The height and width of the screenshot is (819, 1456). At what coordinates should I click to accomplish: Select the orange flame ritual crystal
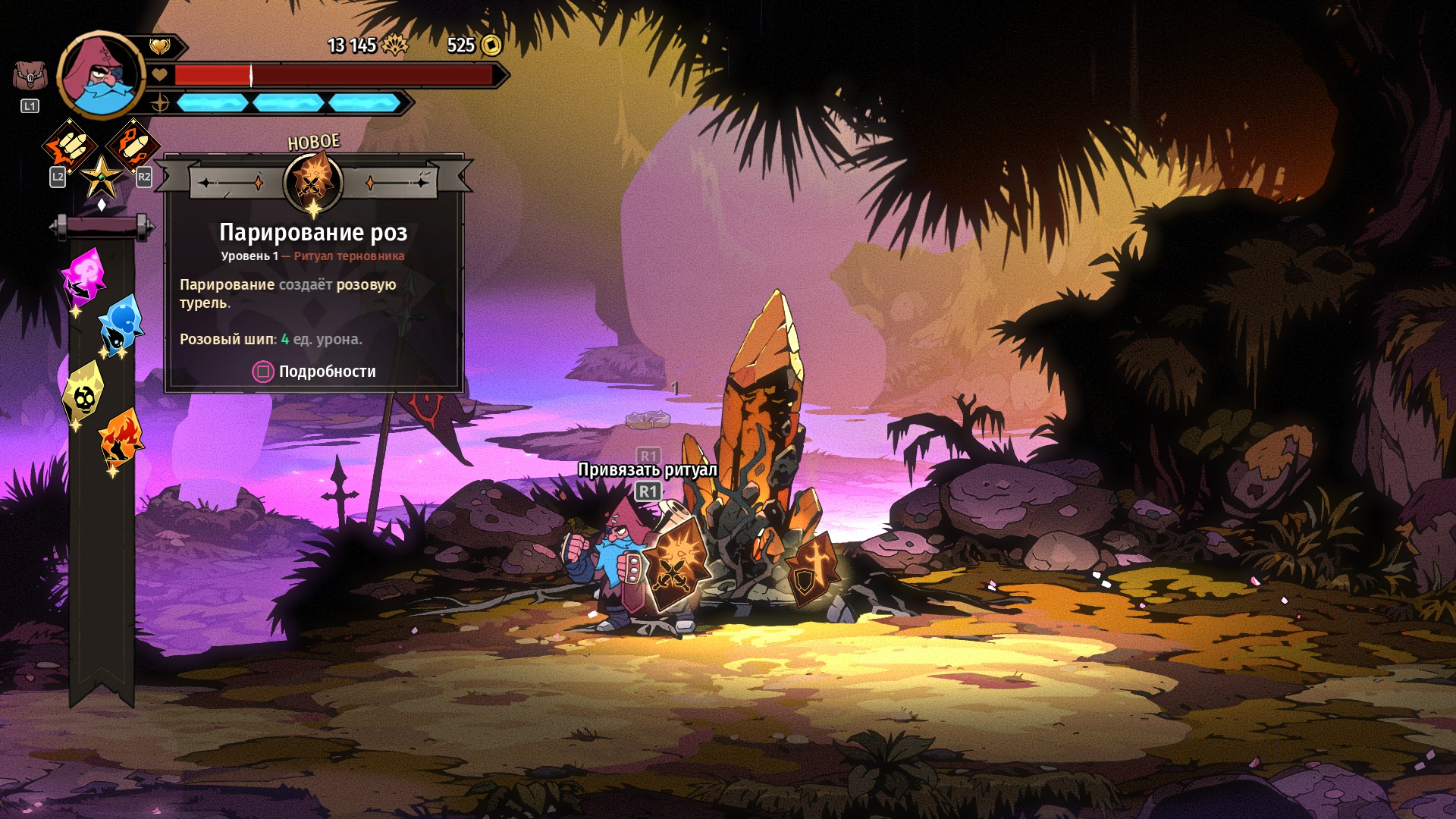[121, 438]
